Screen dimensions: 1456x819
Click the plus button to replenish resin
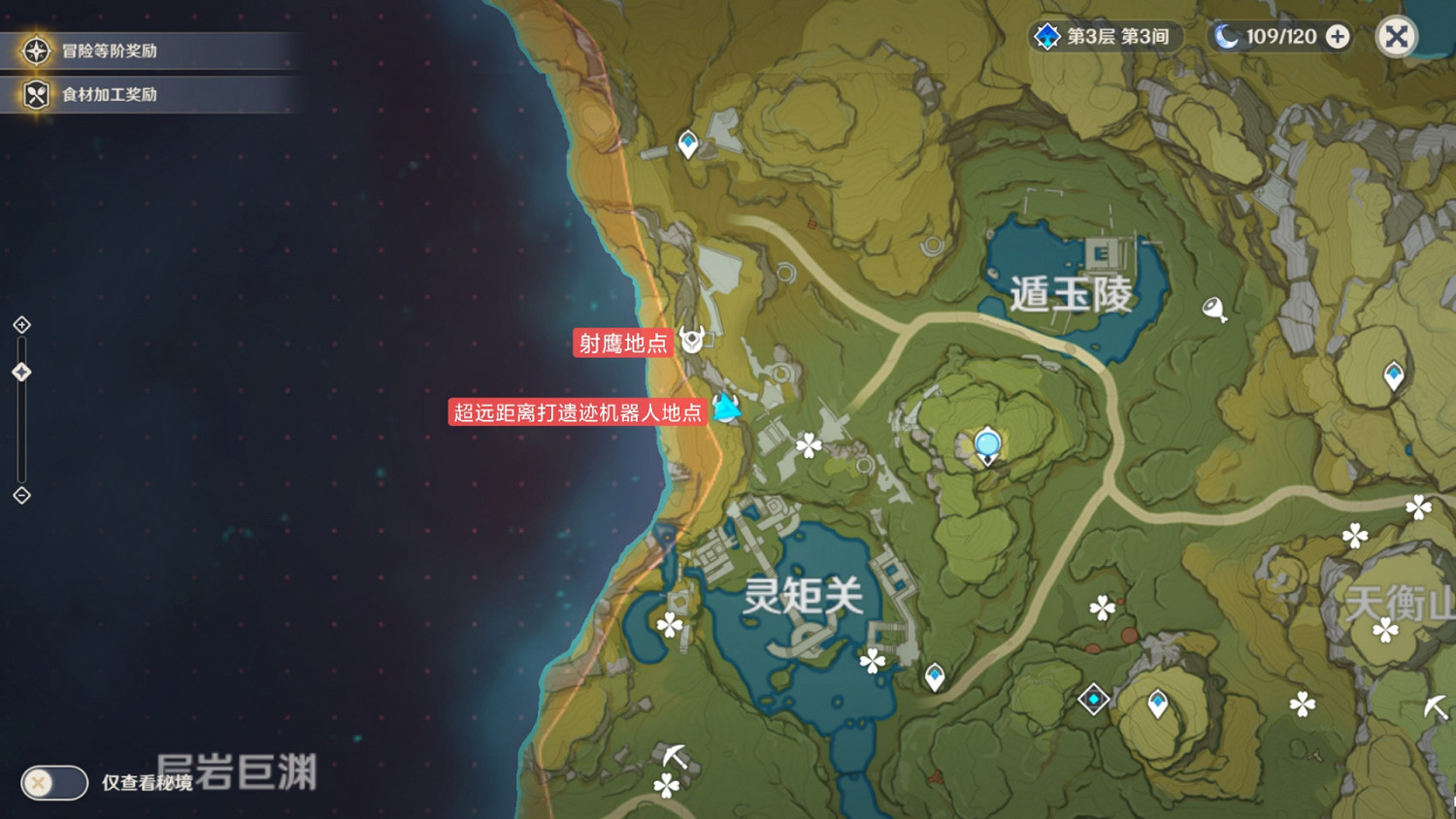click(x=1339, y=37)
